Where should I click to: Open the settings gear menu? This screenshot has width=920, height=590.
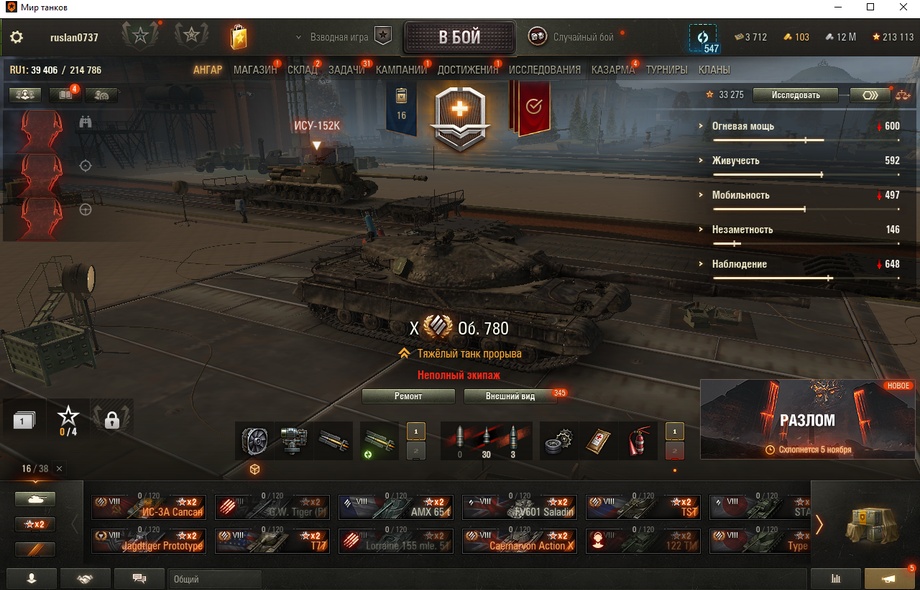(x=16, y=37)
